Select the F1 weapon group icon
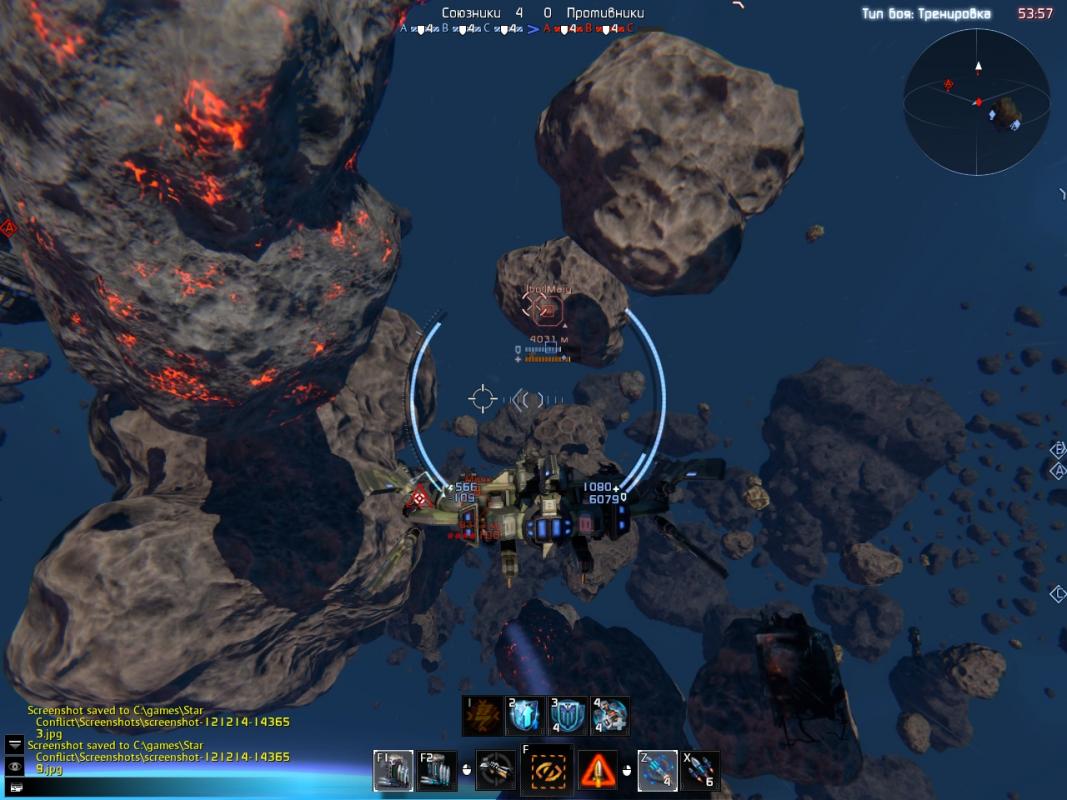 (393, 770)
